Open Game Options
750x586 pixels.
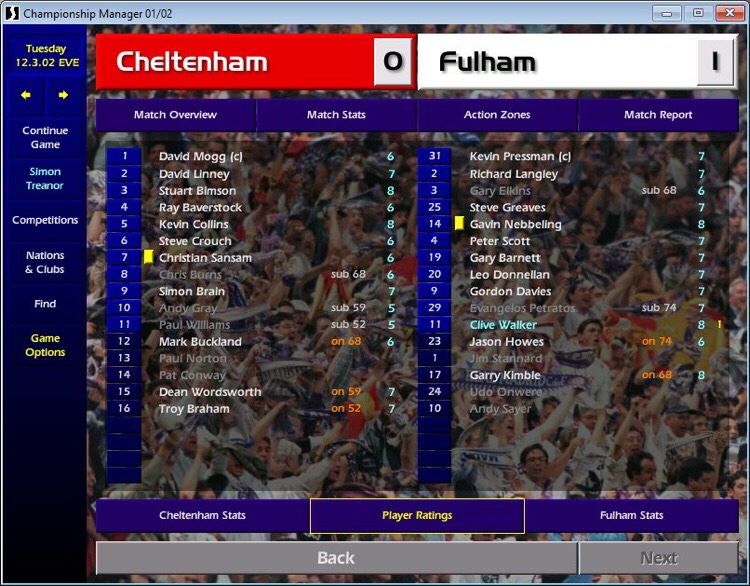click(45, 345)
